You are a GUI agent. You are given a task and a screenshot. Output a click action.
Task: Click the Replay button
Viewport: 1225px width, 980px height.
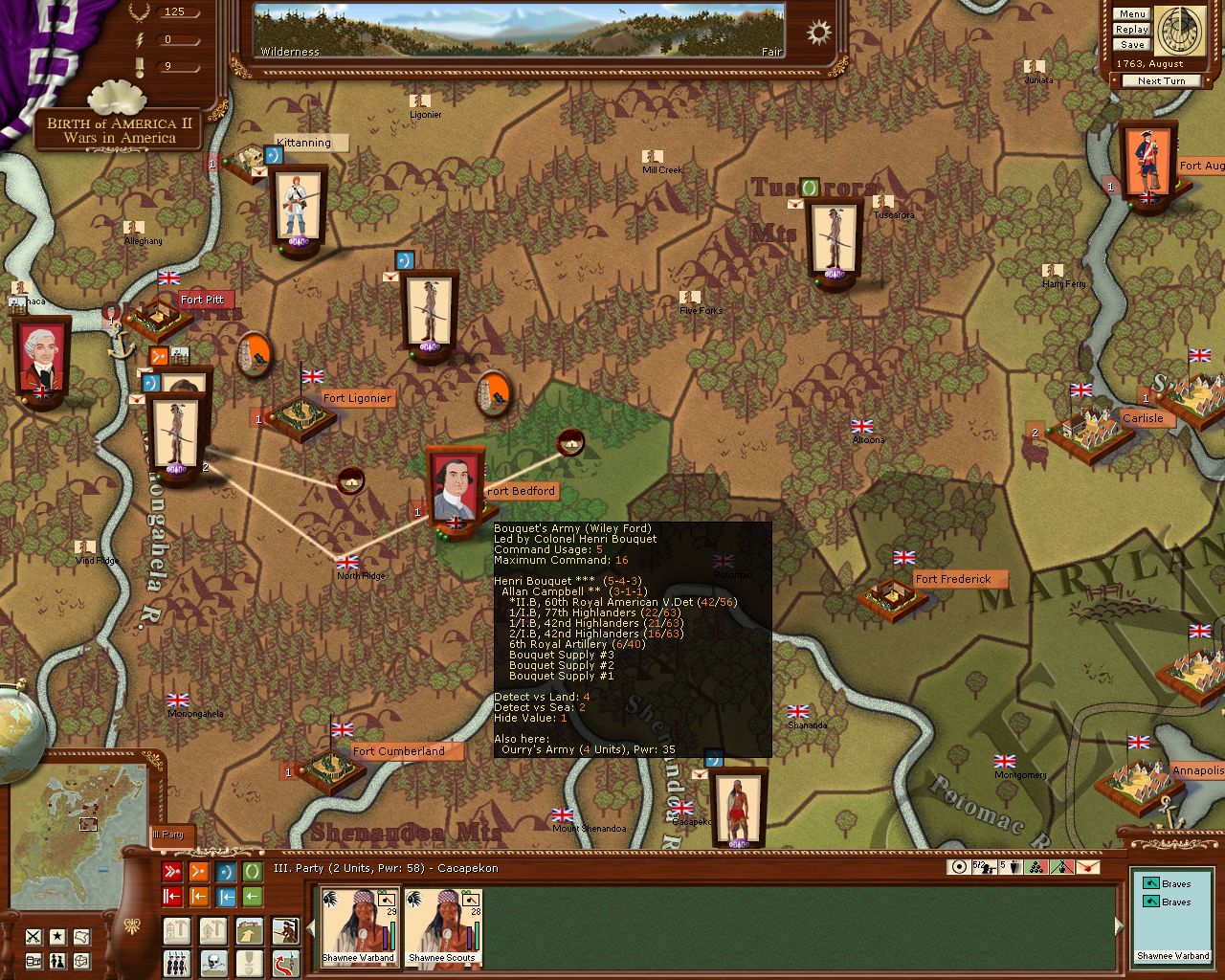tap(1131, 30)
